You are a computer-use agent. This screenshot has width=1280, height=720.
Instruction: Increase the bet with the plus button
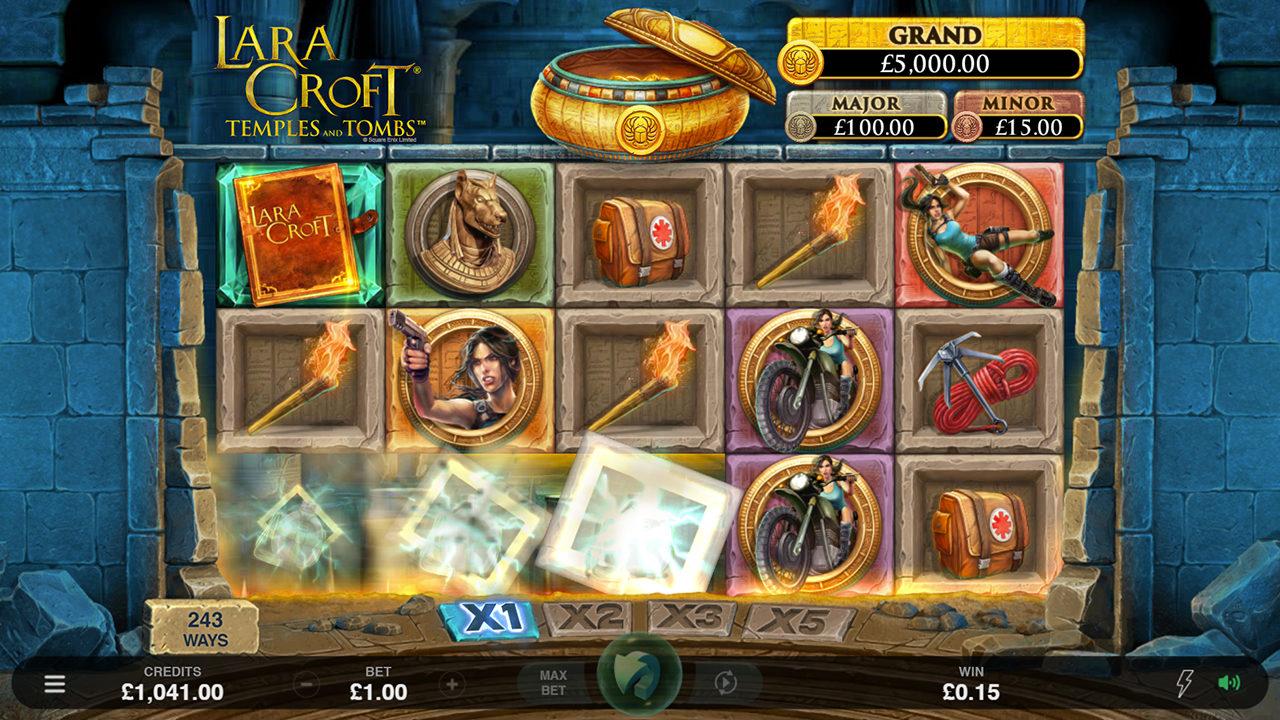point(452,685)
